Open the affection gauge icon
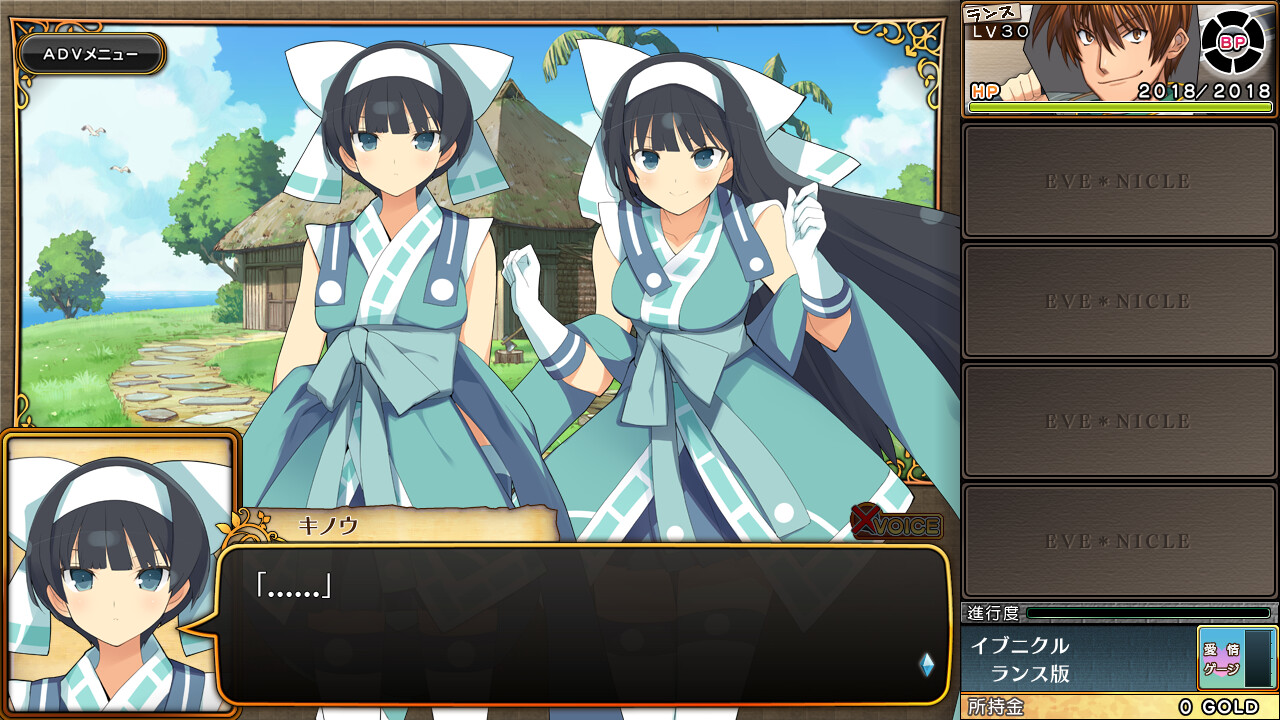 pyautogui.click(x=1221, y=658)
